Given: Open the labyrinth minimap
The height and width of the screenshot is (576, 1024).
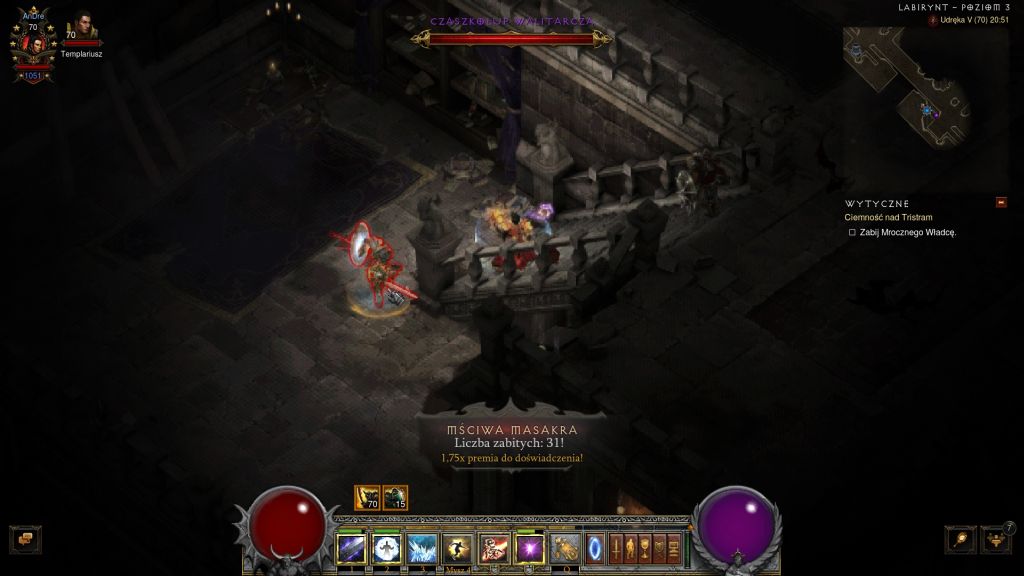Looking at the screenshot, I should pos(911,87).
